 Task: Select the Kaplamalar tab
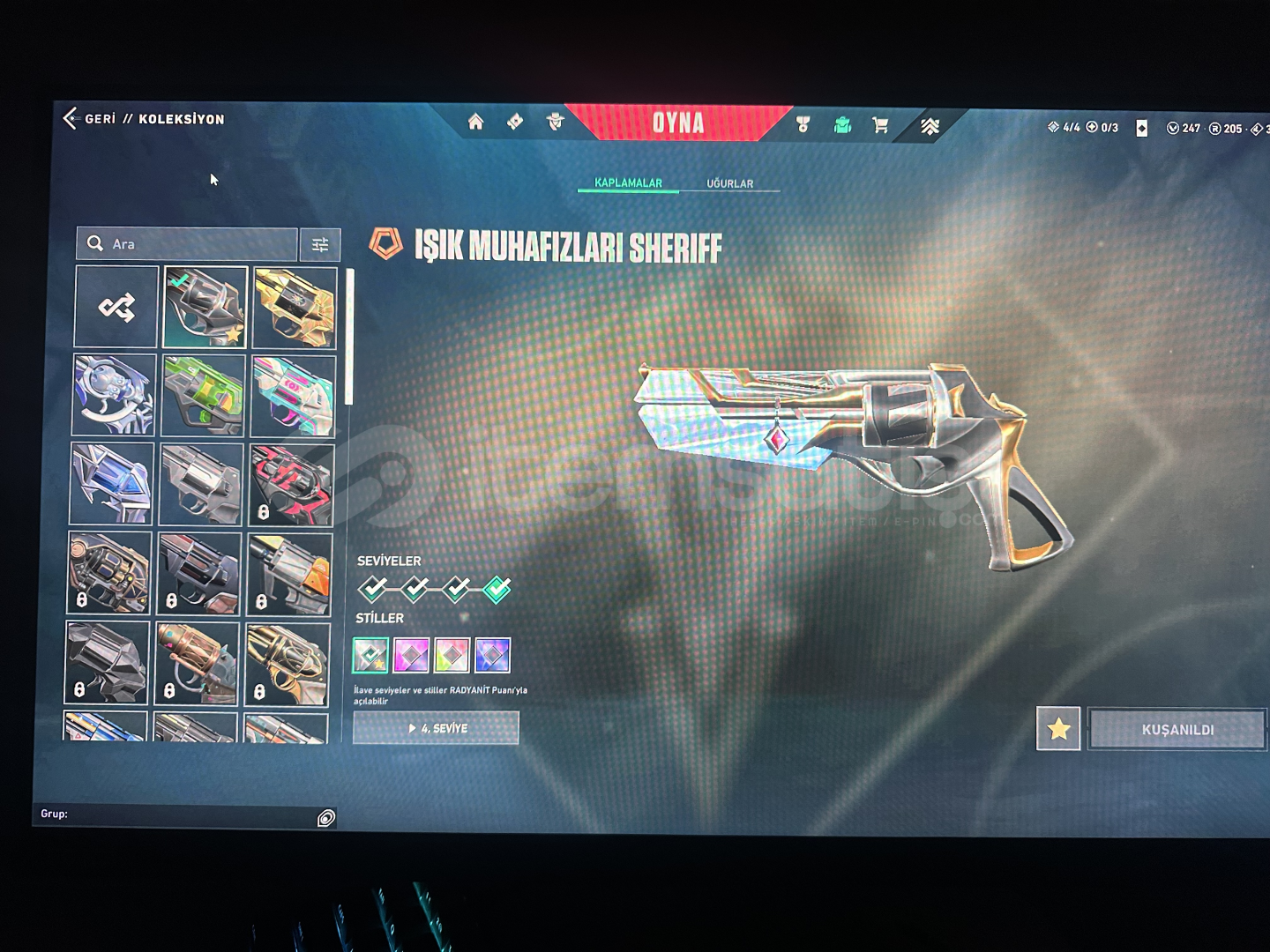pos(628,182)
